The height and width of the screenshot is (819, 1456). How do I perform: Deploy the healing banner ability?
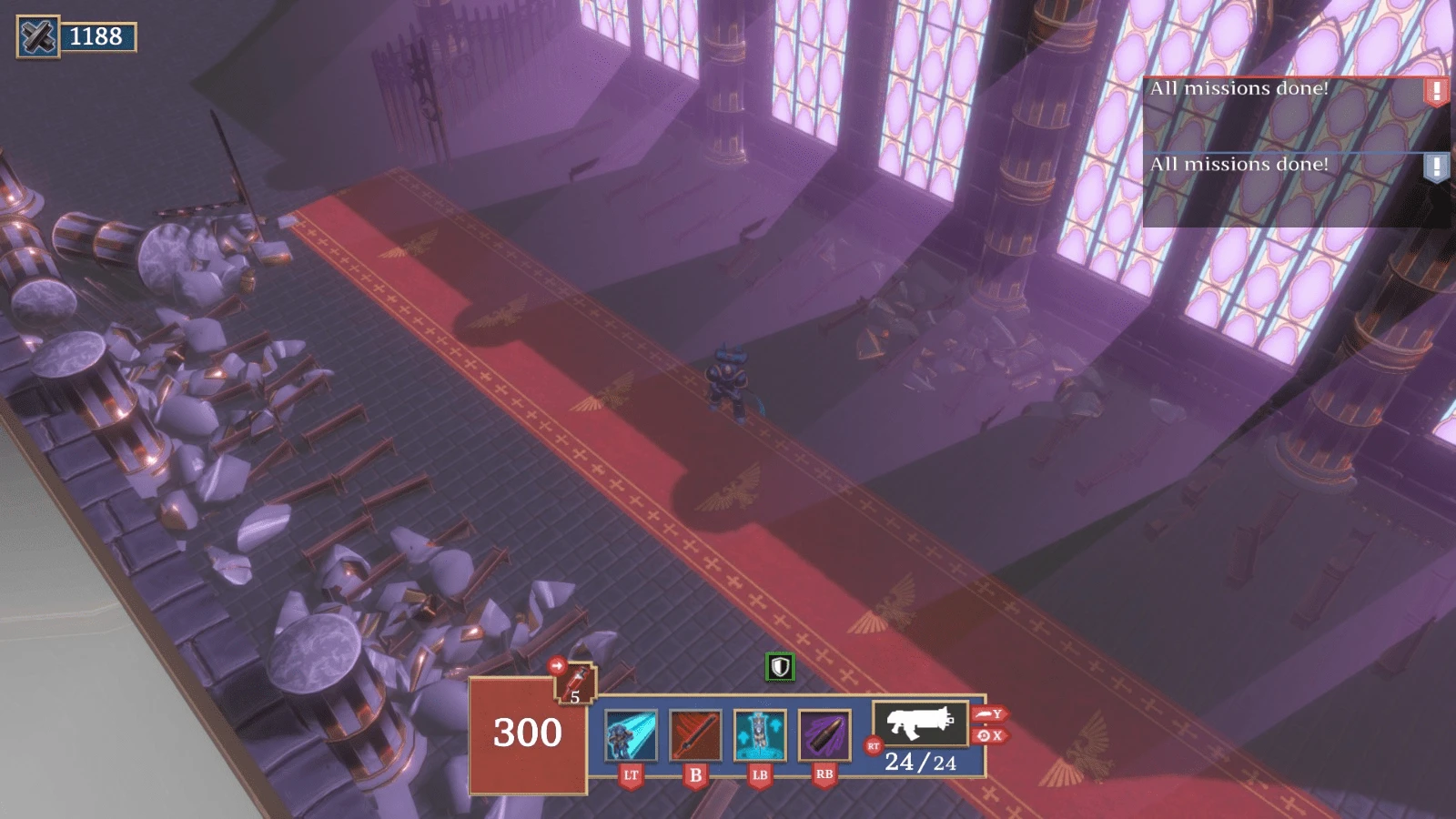click(760, 735)
